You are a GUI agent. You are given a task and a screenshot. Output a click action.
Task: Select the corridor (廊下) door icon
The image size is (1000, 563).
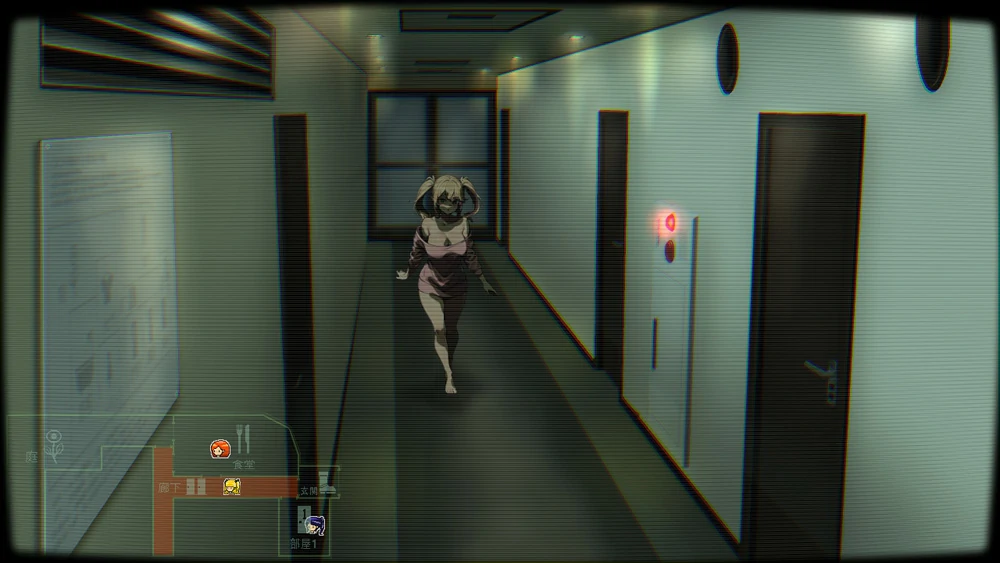point(196,486)
